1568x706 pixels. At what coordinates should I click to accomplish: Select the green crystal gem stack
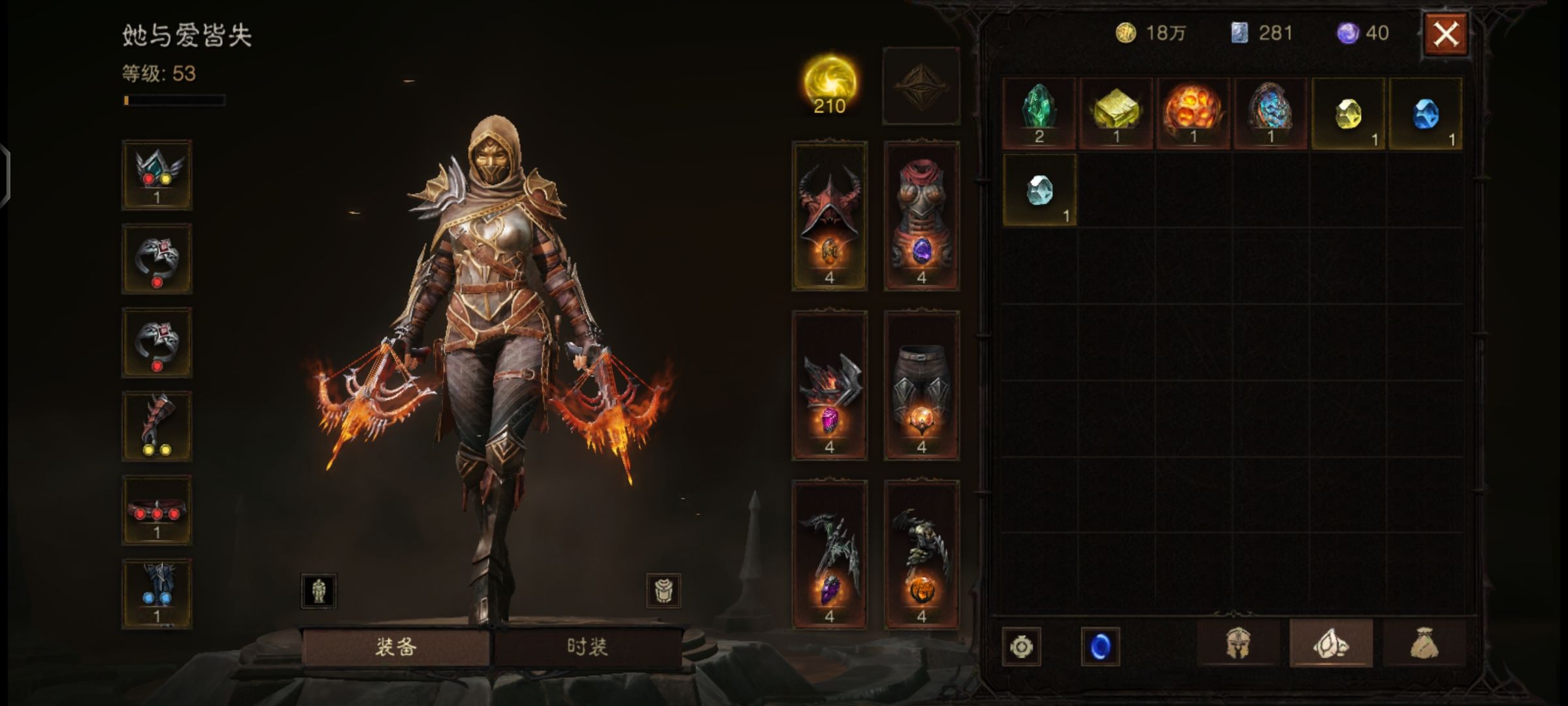coord(1039,112)
